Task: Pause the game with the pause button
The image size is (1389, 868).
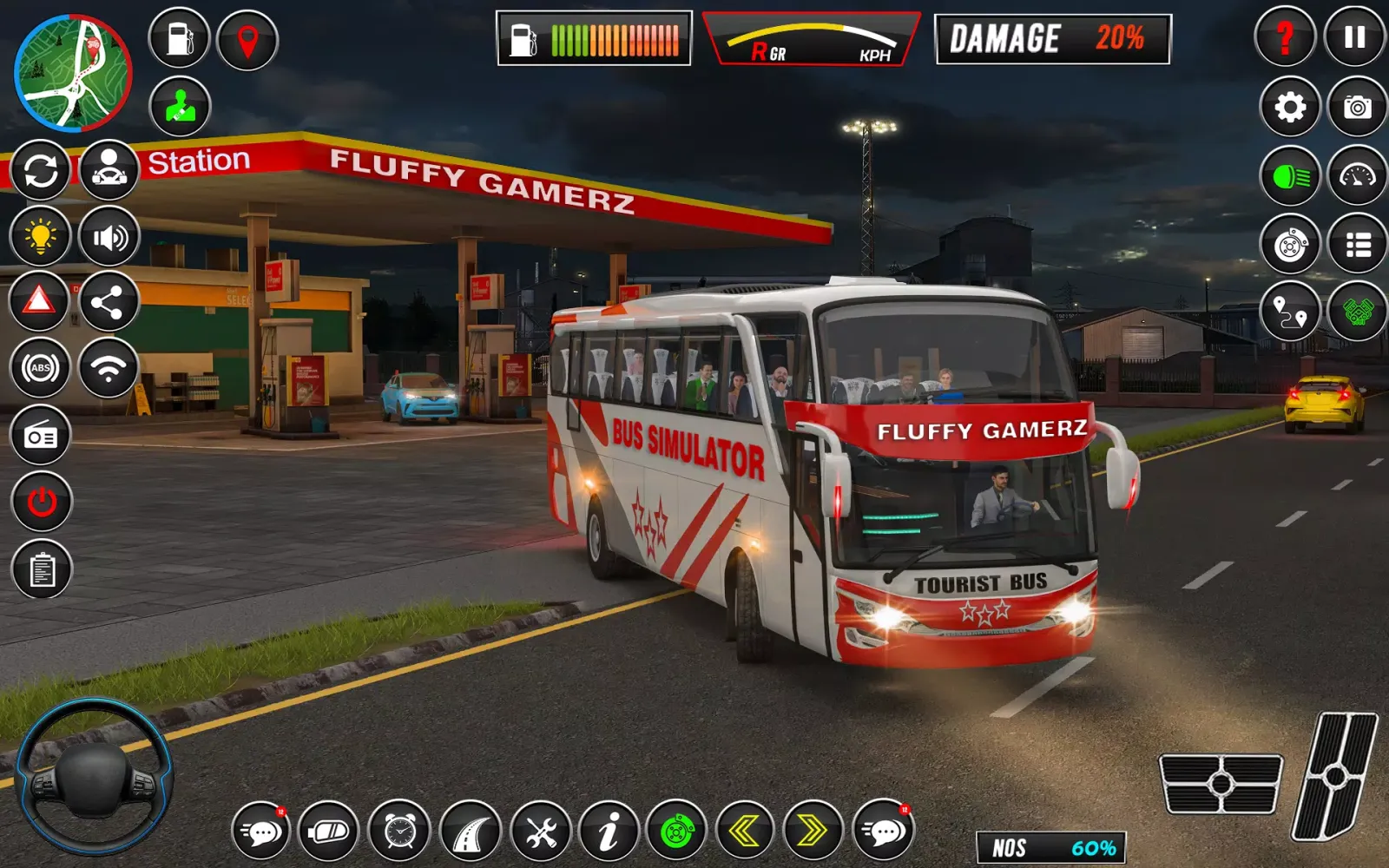Action: [x=1354, y=37]
